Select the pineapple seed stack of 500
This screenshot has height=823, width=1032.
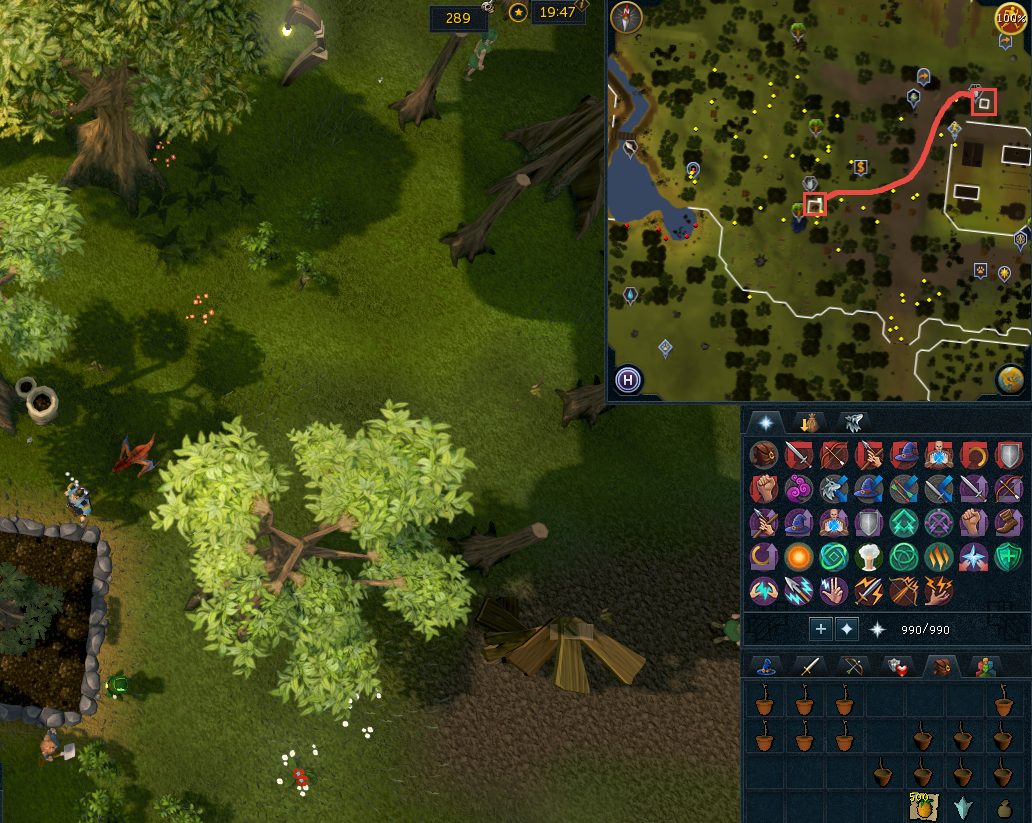pyautogui.click(x=921, y=807)
